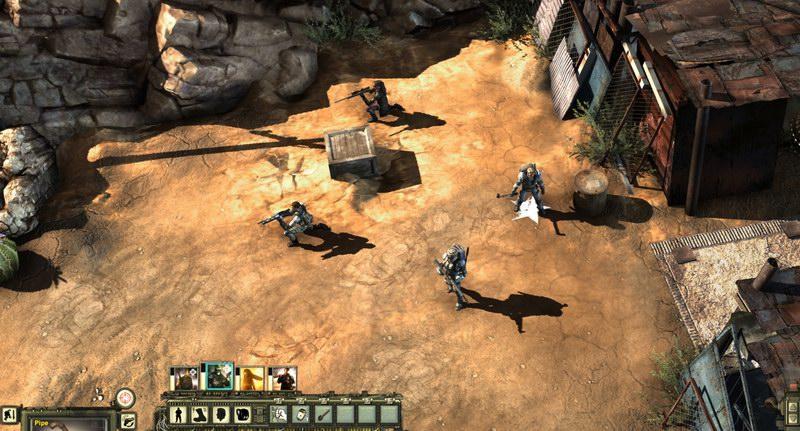Select the highlighted teal-bordered ranger portrait
Screen dimensions: 800x431
click(218, 377)
